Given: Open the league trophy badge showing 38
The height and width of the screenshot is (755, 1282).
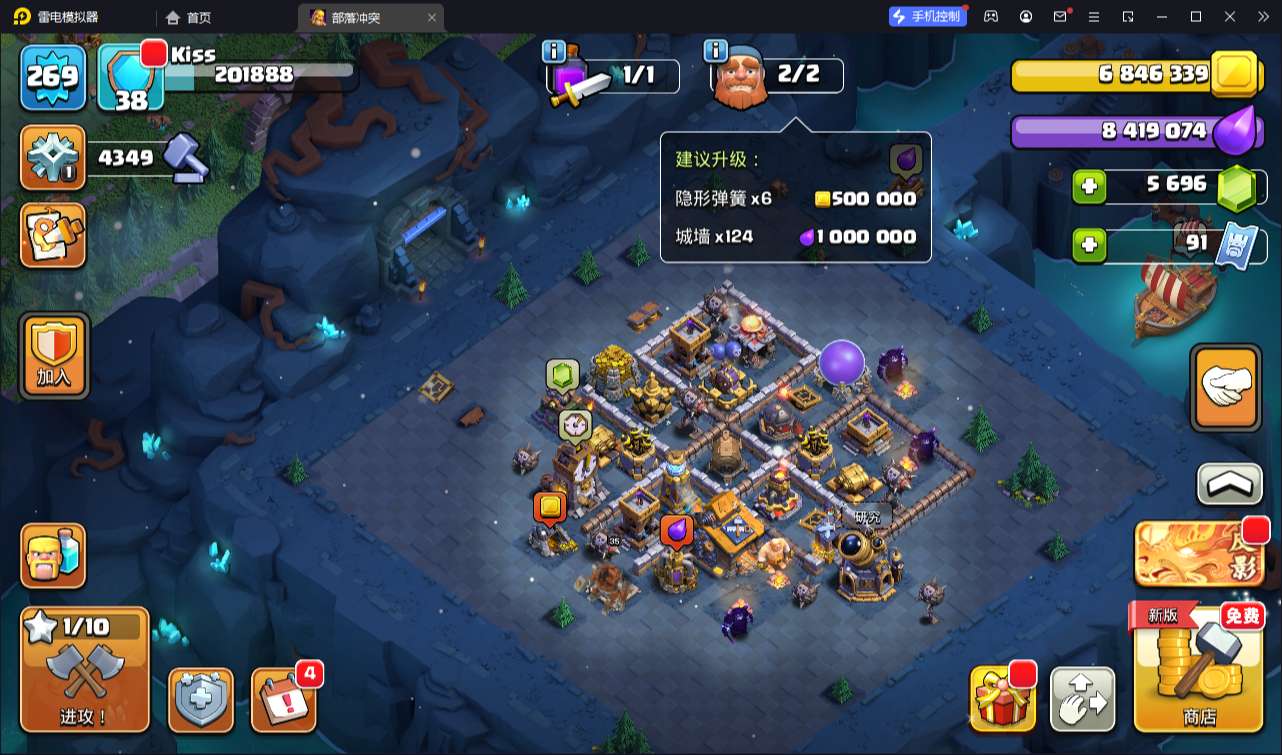Looking at the screenshot, I should [x=130, y=78].
